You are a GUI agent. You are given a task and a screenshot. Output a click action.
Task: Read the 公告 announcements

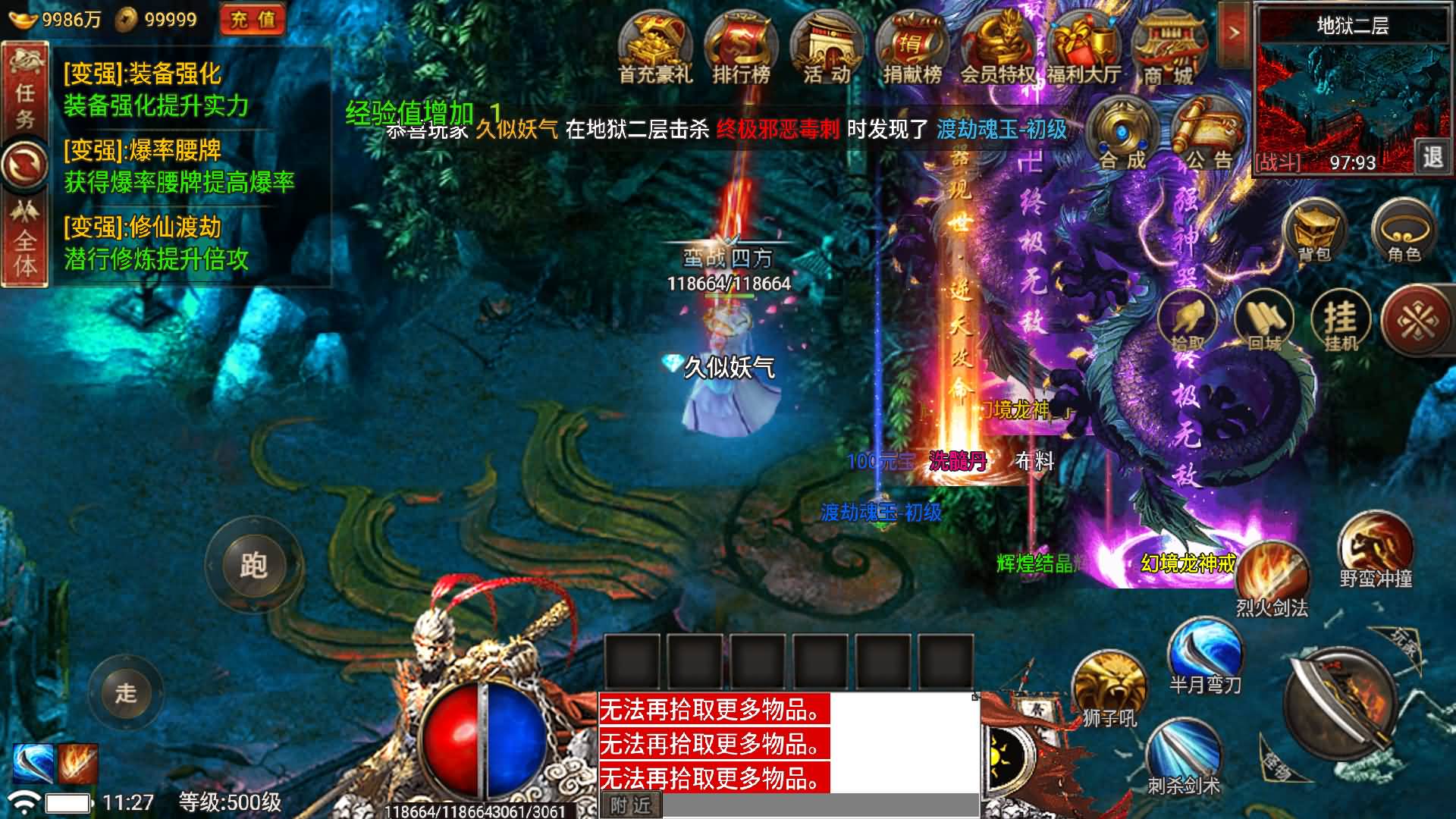(x=1208, y=136)
